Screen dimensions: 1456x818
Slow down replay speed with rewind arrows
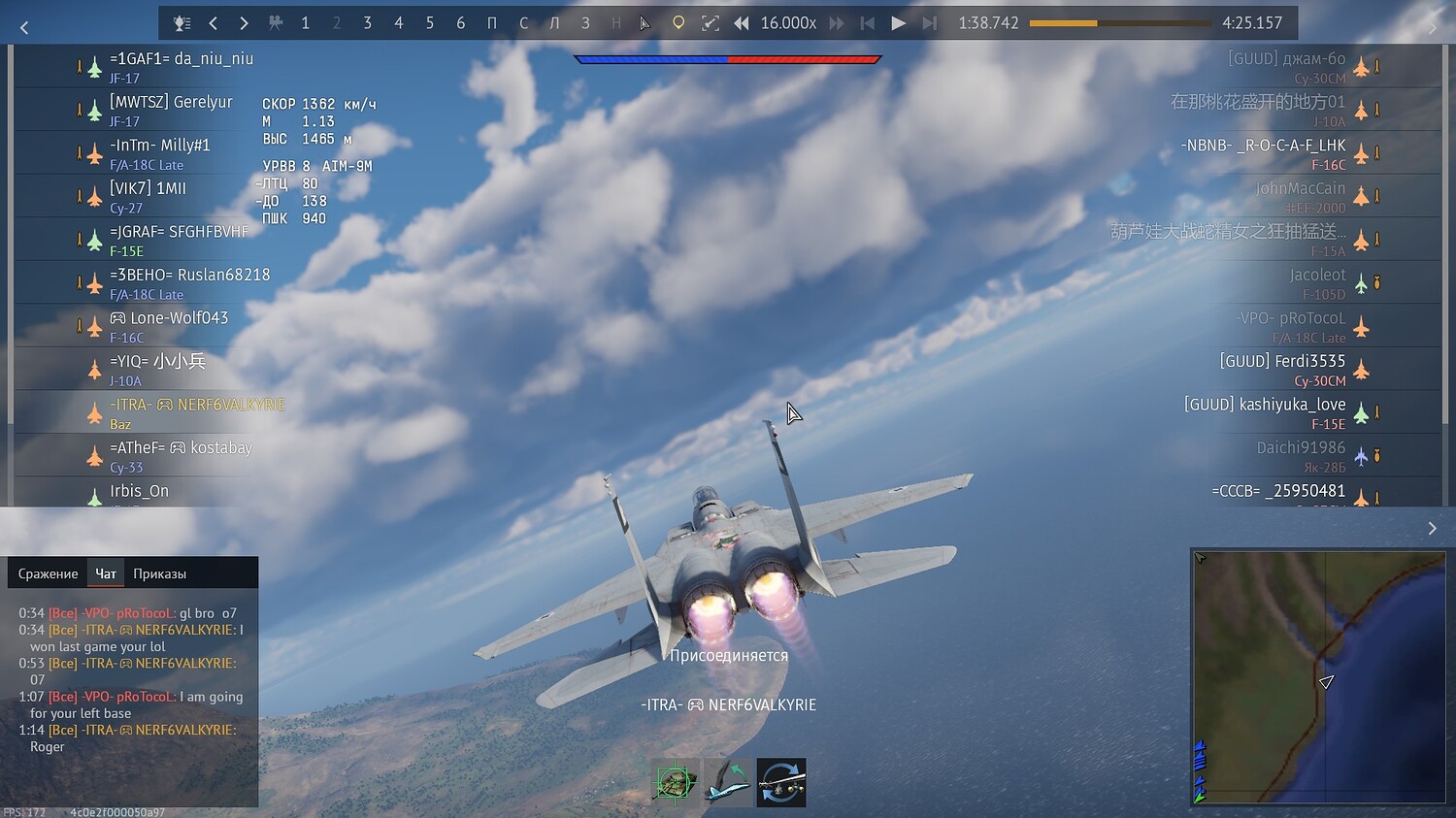742,23
